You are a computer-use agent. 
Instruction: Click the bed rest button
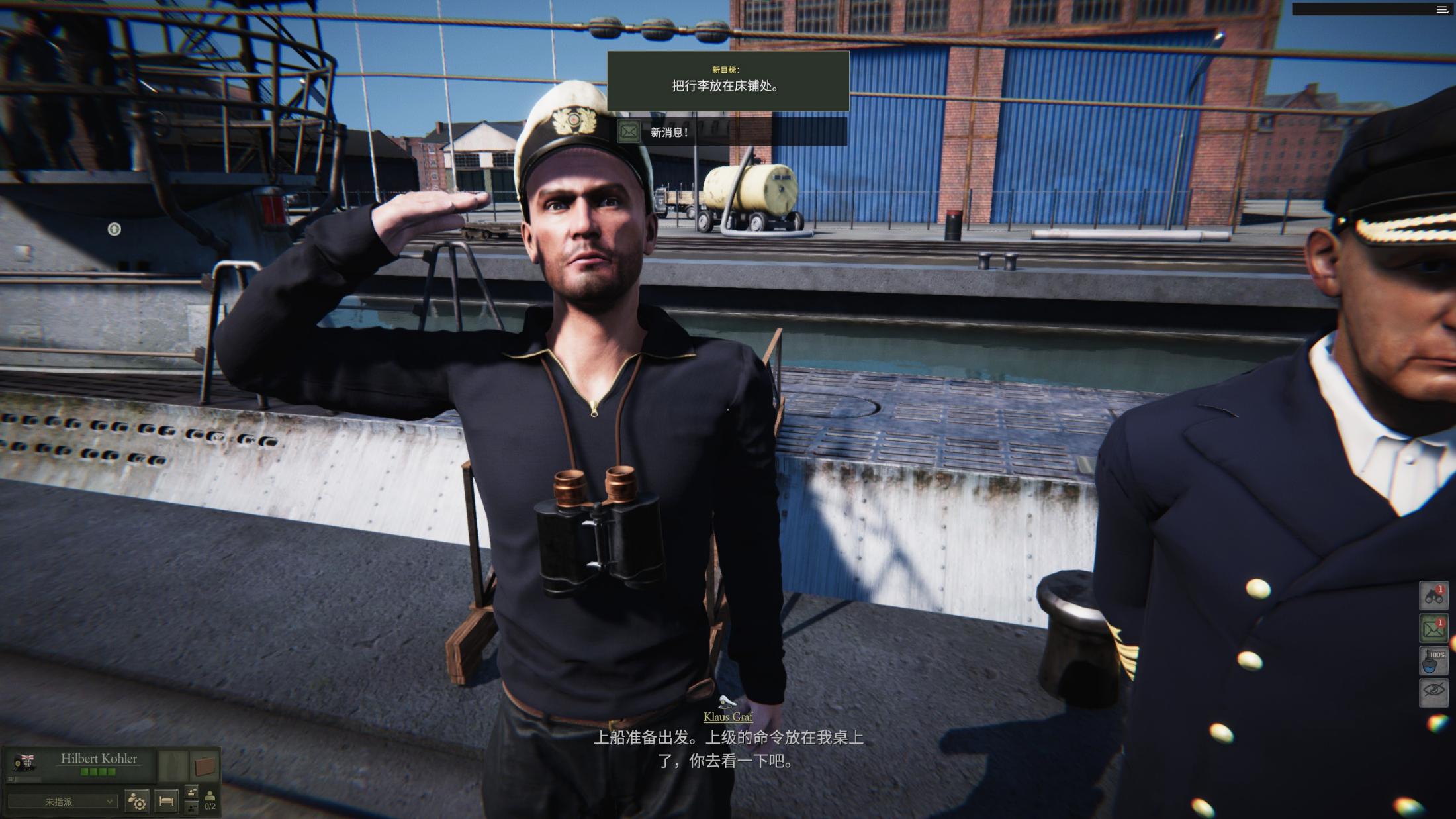point(167,802)
